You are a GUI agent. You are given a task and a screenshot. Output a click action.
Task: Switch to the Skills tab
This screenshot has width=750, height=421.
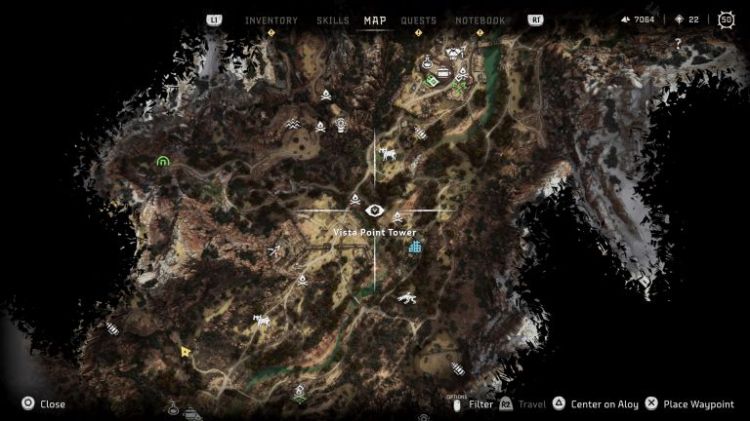point(332,20)
